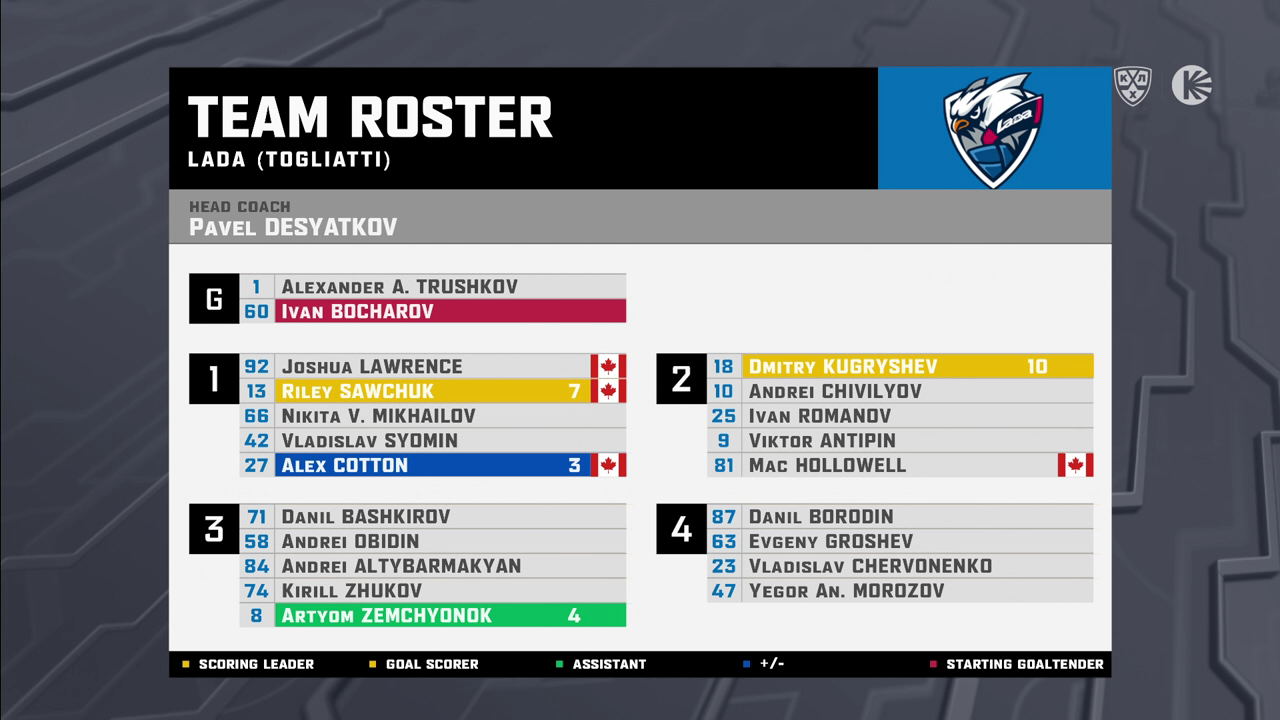
Task: Click the Lada team logo
Action: [993, 128]
